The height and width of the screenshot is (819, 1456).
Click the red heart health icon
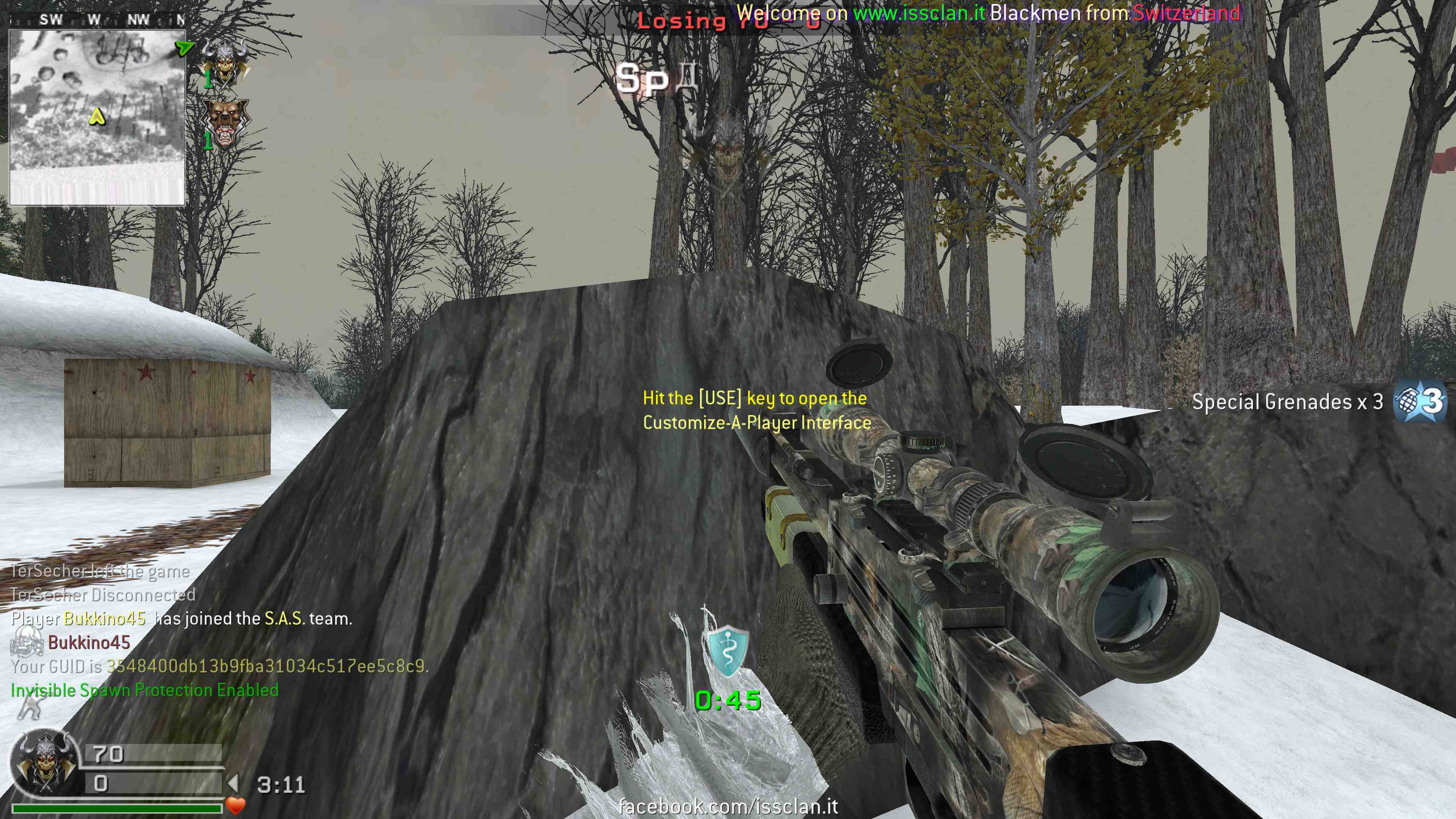[x=235, y=805]
